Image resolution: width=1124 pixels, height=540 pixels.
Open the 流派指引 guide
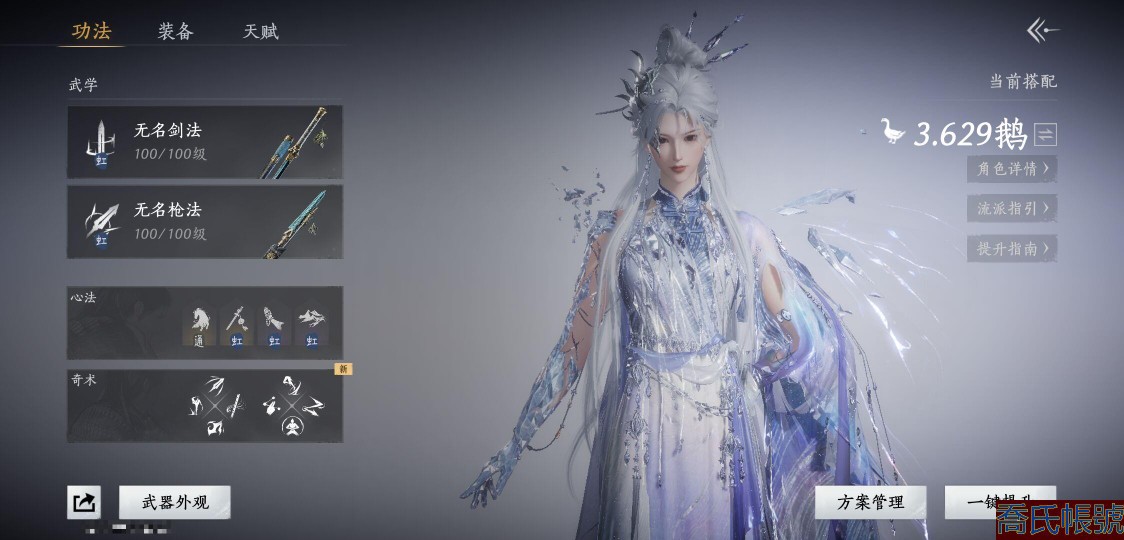click(1012, 209)
